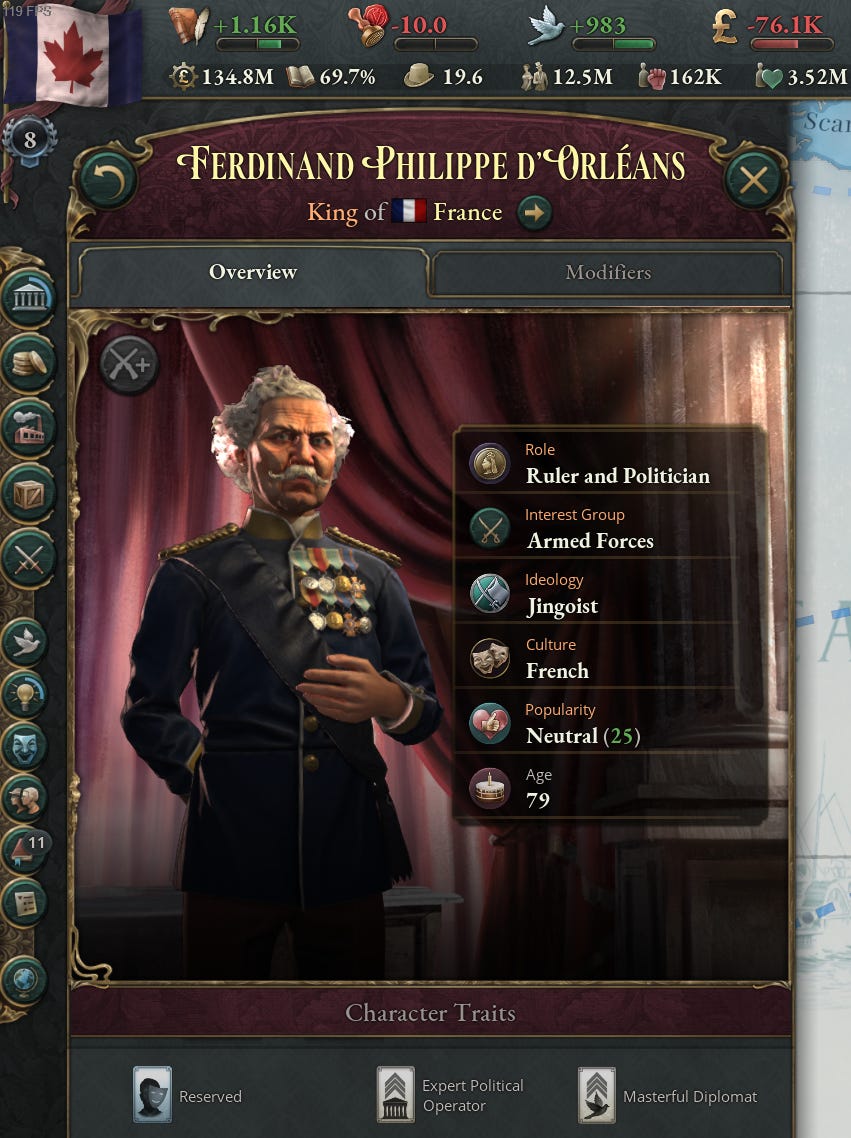Open the Technology panel with the lightbulb icon
Image resolution: width=851 pixels, height=1138 pixels.
tap(27, 693)
